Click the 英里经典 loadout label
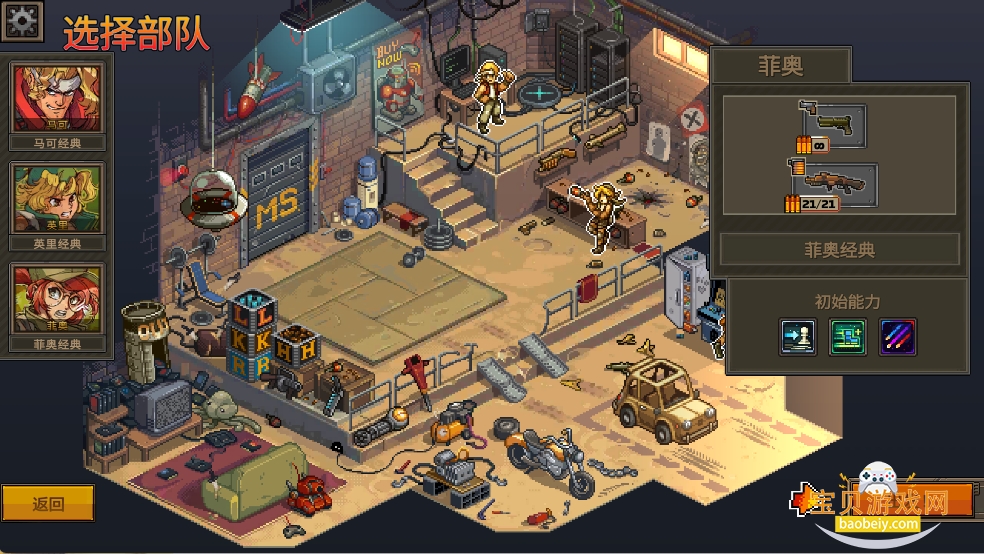 pos(57,243)
